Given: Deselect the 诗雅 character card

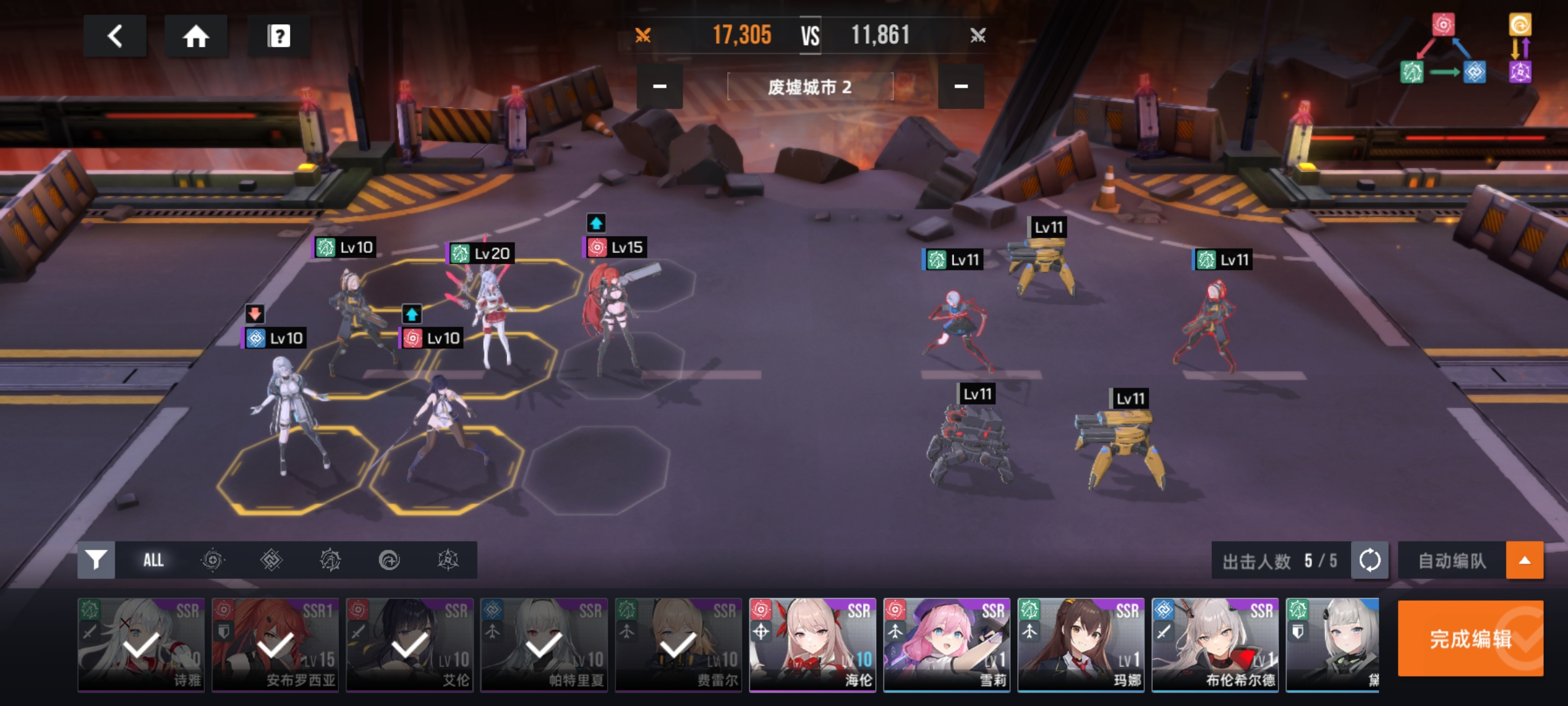Looking at the screenshot, I should coord(141,644).
